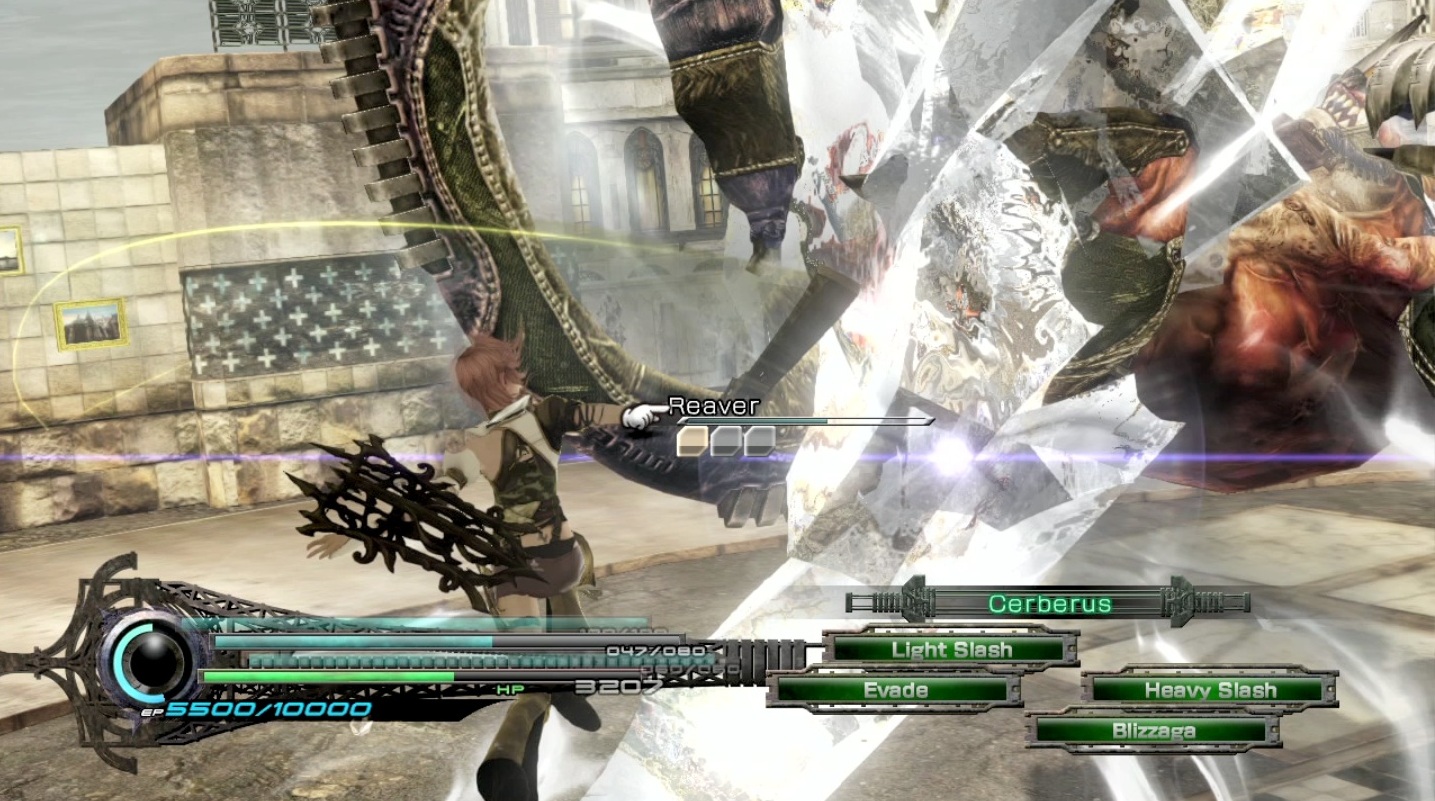Expand the Light Slash ability plate

pos(950,649)
